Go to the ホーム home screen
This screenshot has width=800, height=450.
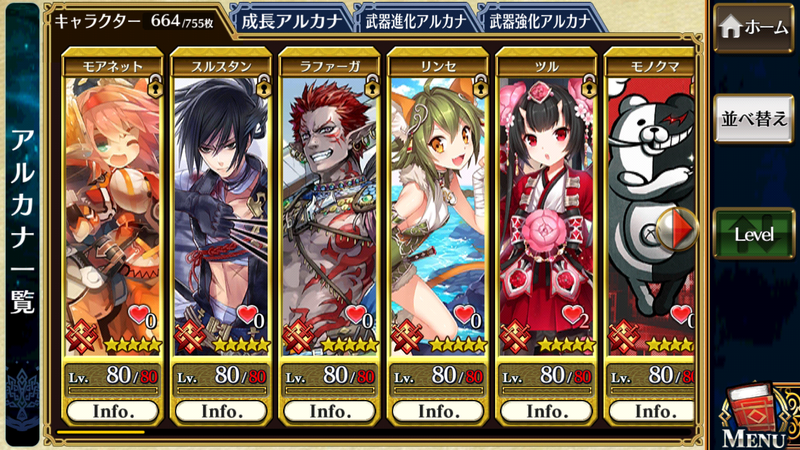(x=755, y=28)
